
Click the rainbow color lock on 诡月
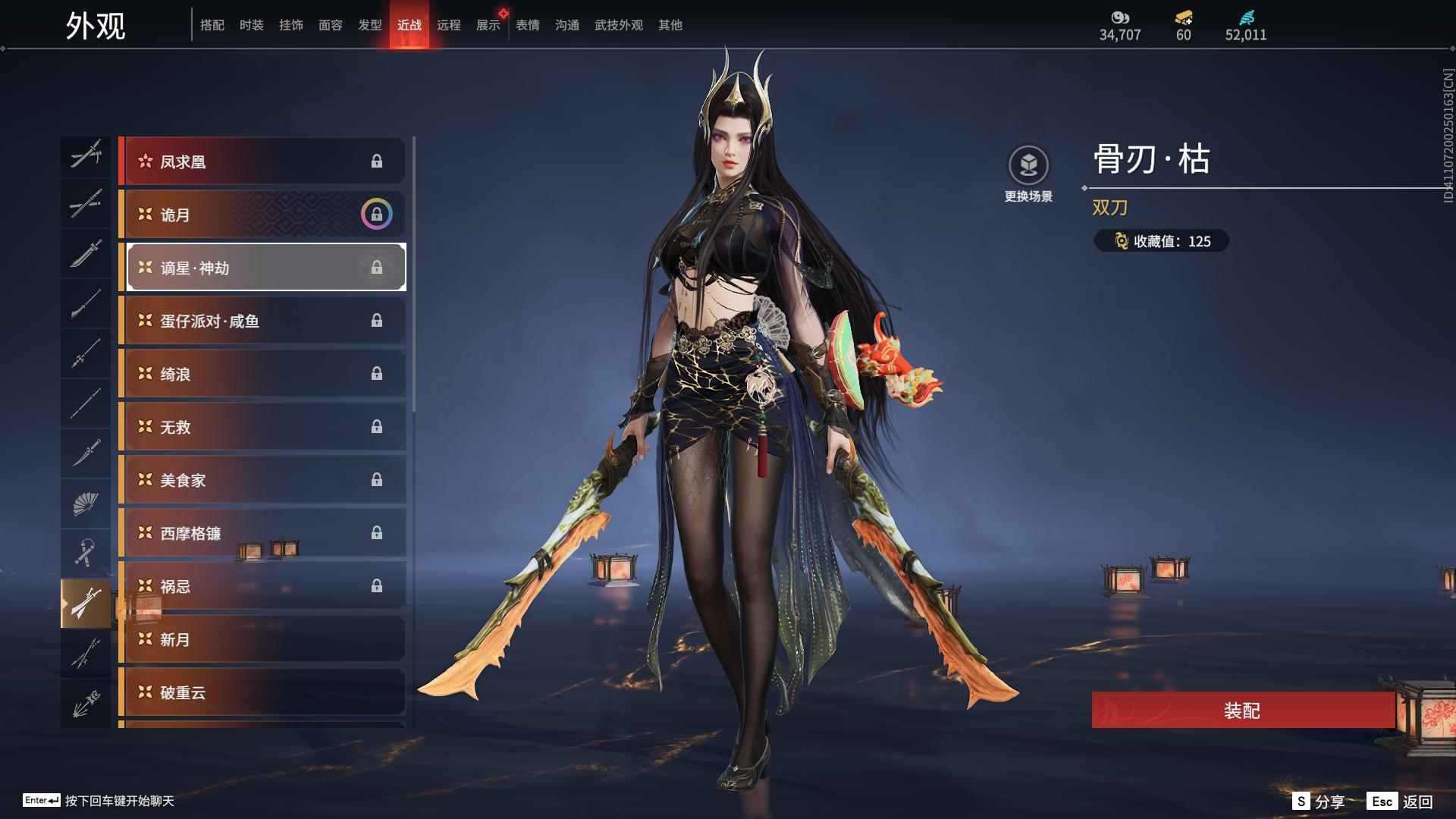click(x=376, y=214)
